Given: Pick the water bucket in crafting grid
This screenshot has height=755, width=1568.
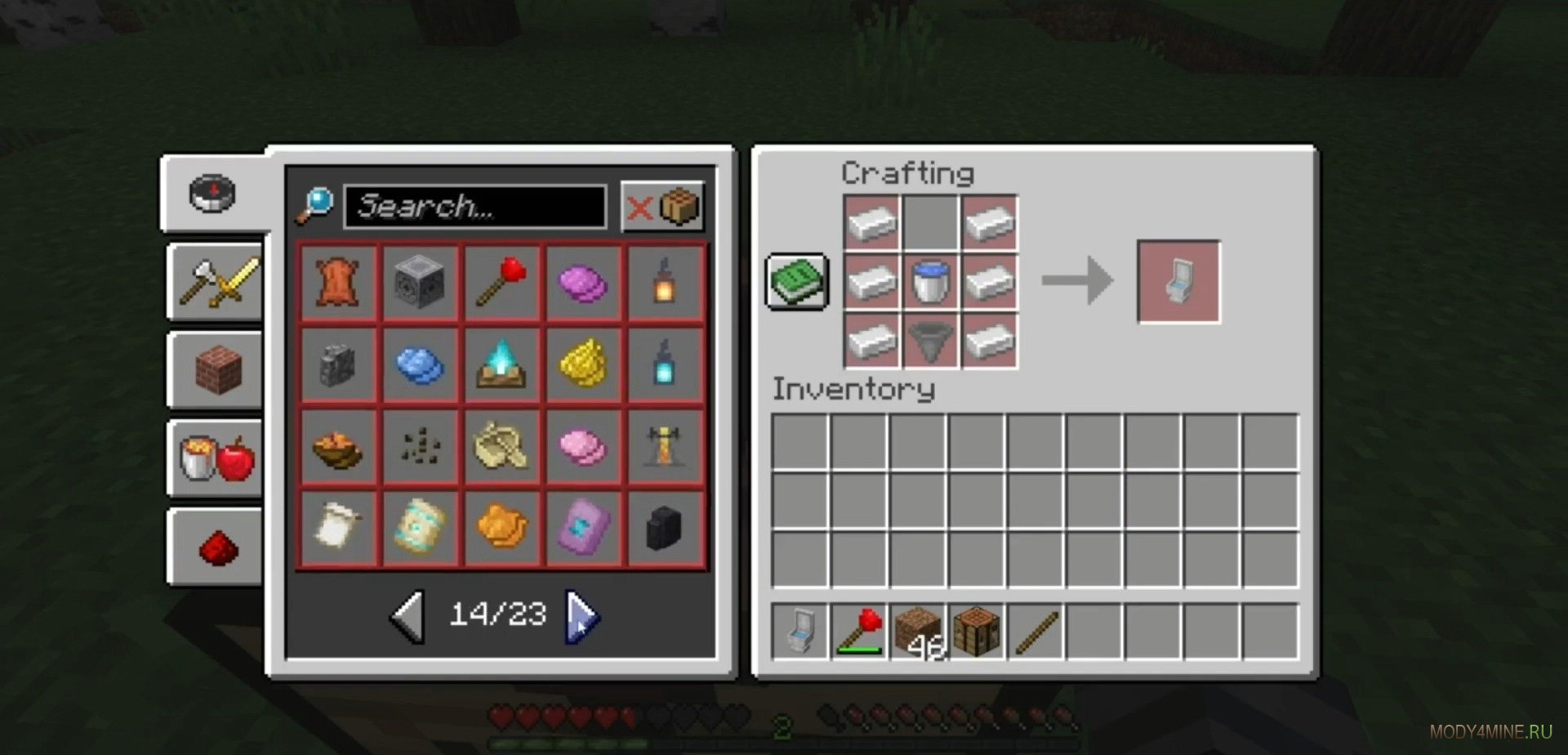Looking at the screenshot, I should 930,282.
